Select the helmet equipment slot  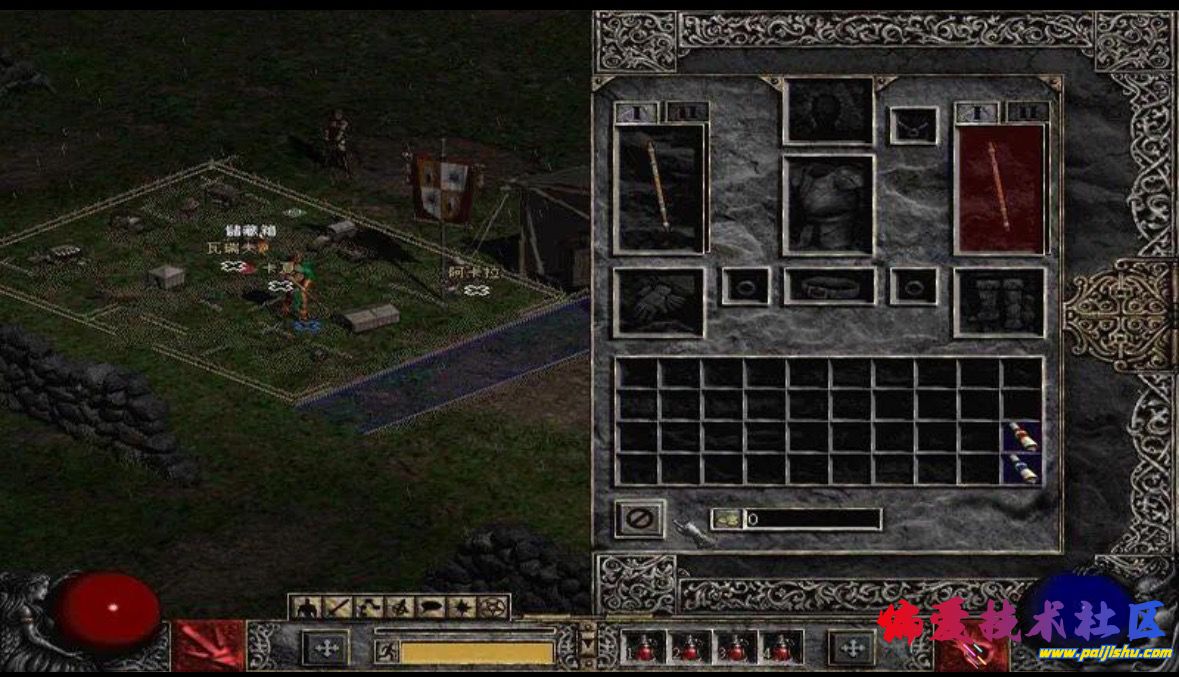pos(828,110)
